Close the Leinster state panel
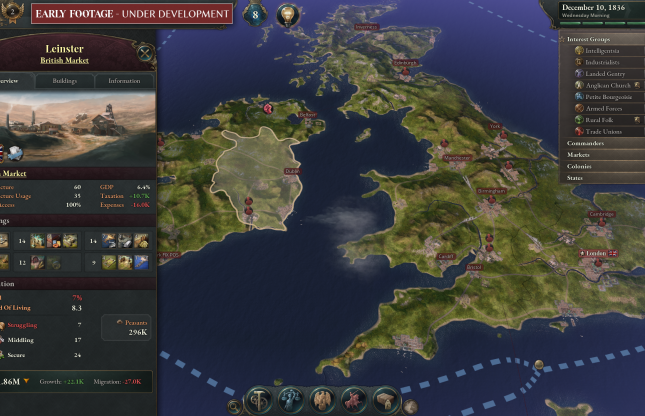The image size is (645, 416). tap(144, 53)
